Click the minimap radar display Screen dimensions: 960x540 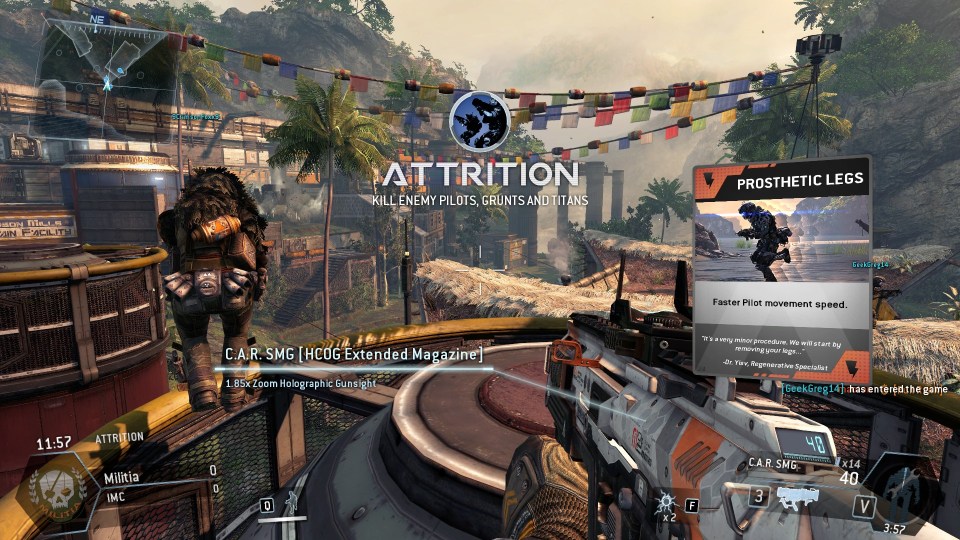click(103, 62)
